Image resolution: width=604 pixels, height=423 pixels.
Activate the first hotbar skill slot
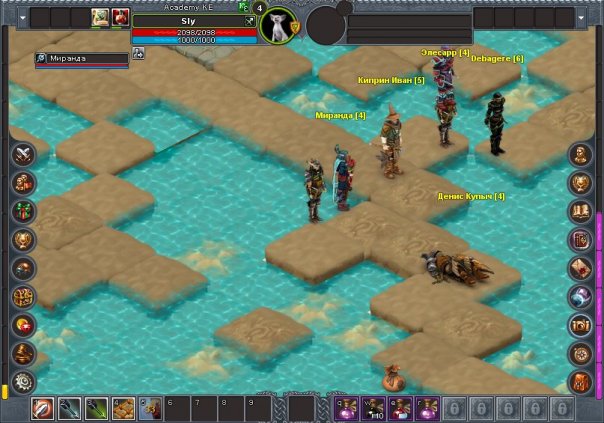(x=43, y=408)
